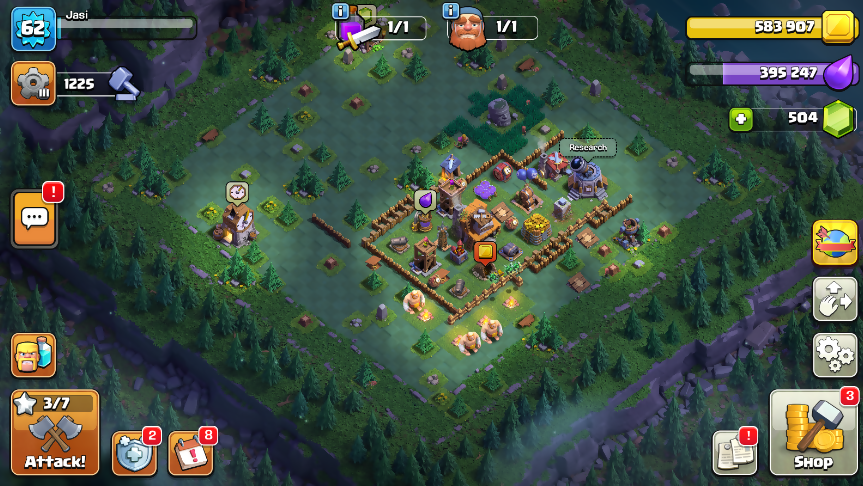Click the globe with ribbon icon
This screenshot has height=486, width=863.
click(x=834, y=242)
